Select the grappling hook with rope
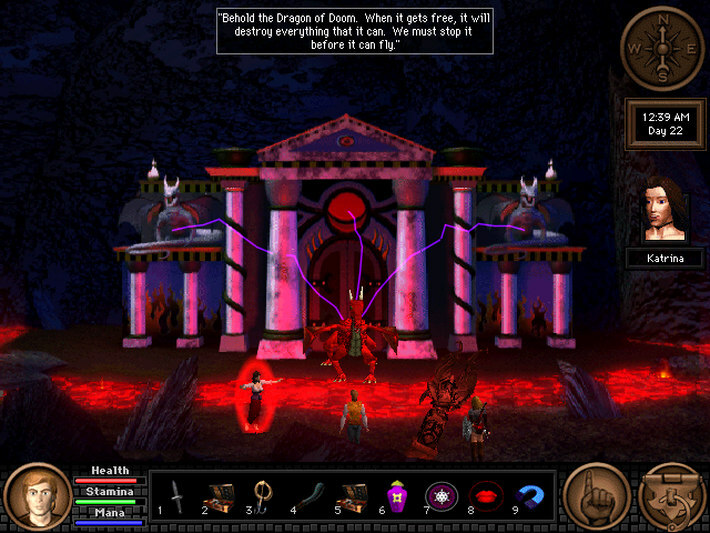The image size is (710, 533). (x=264, y=496)
